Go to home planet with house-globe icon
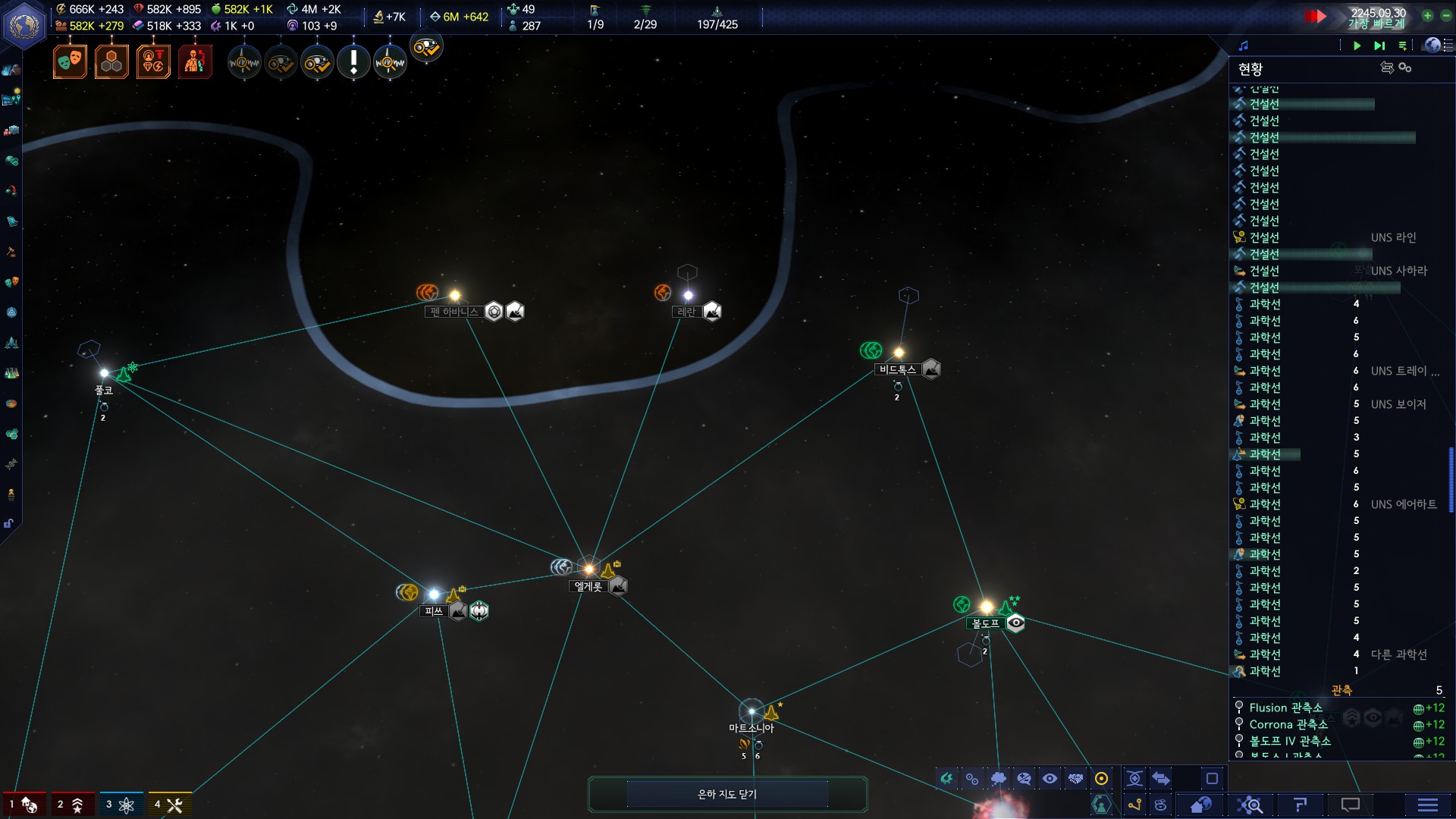This screenshot has height=819, width=1456. (x=1200, y=805)
